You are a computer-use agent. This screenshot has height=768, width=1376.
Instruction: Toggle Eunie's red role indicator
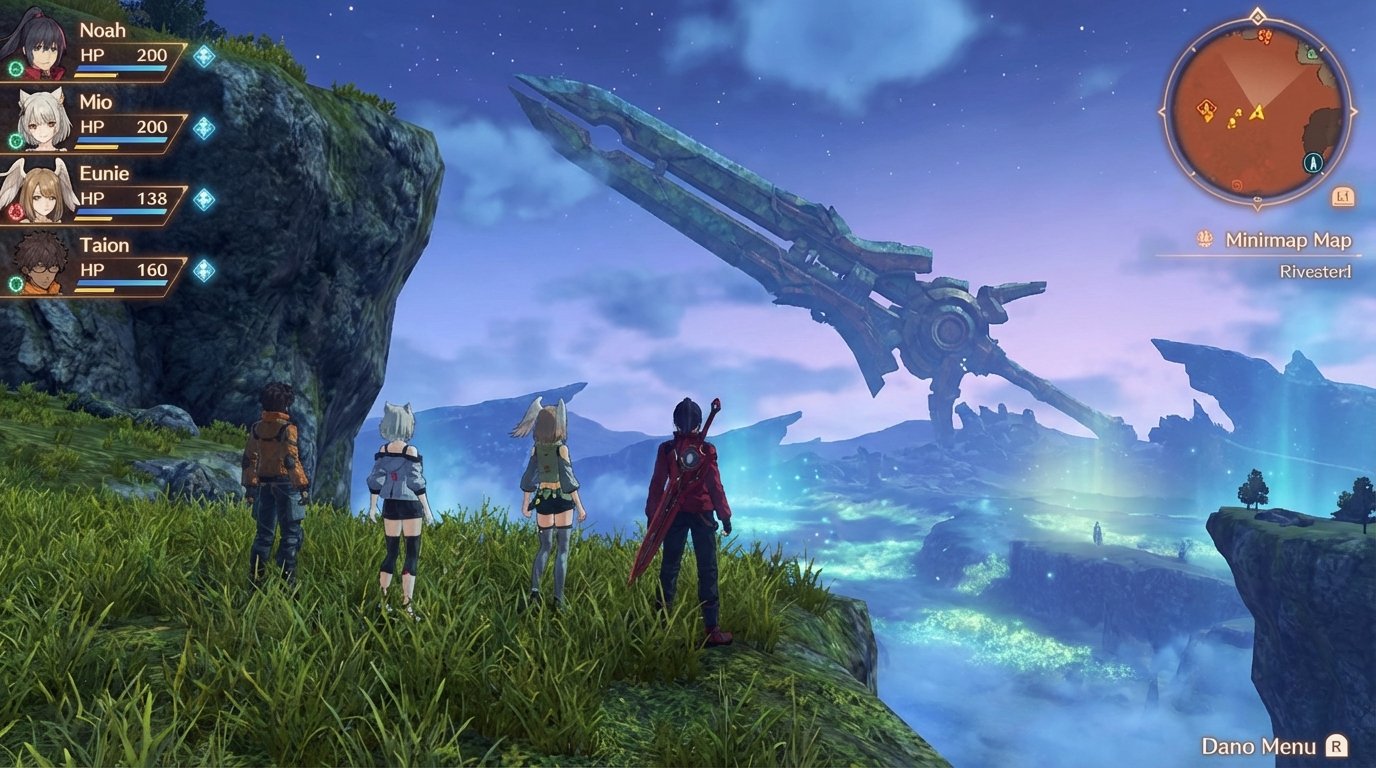[14, 212]
